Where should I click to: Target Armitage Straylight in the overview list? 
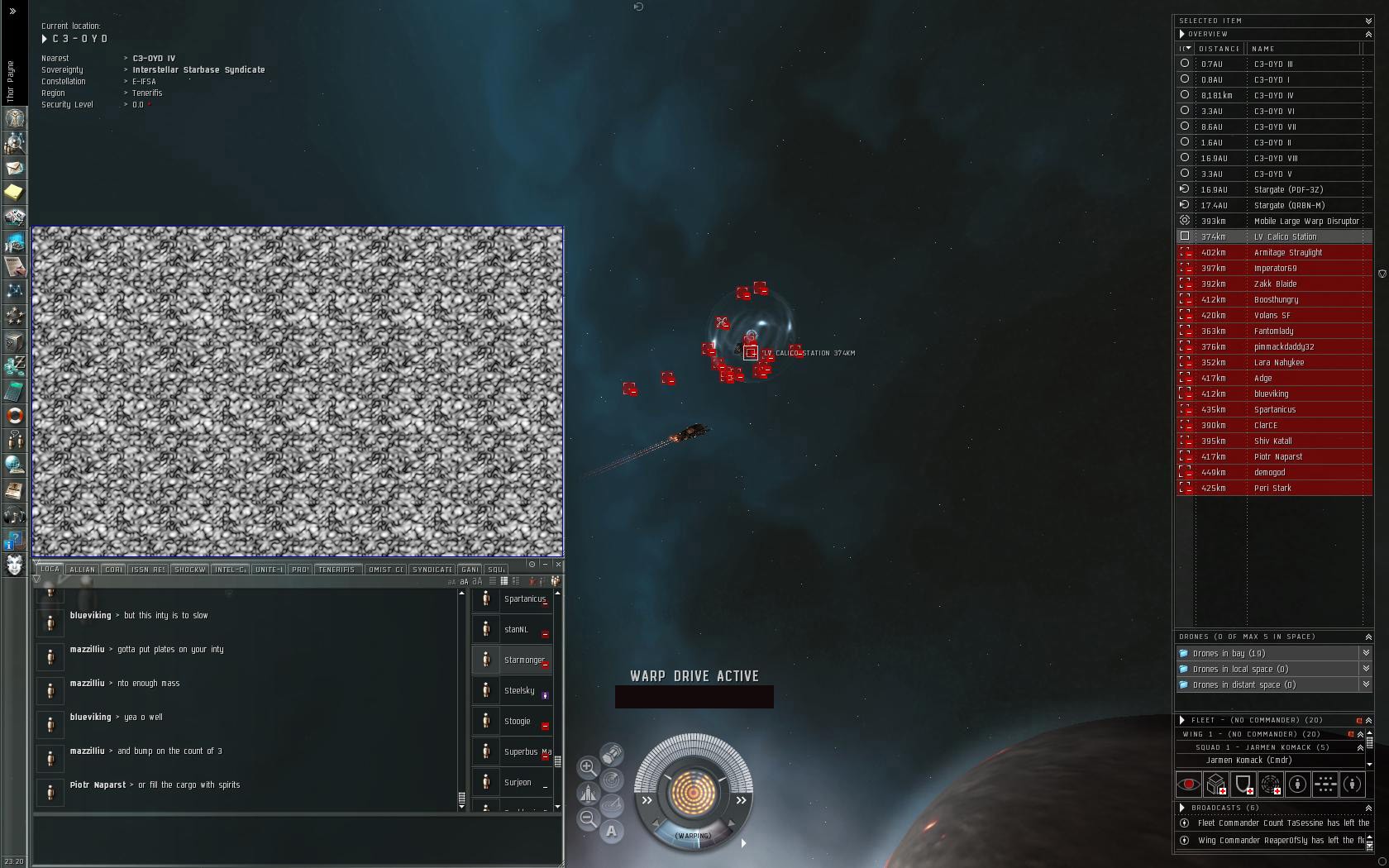click(x=1287, y=253)
